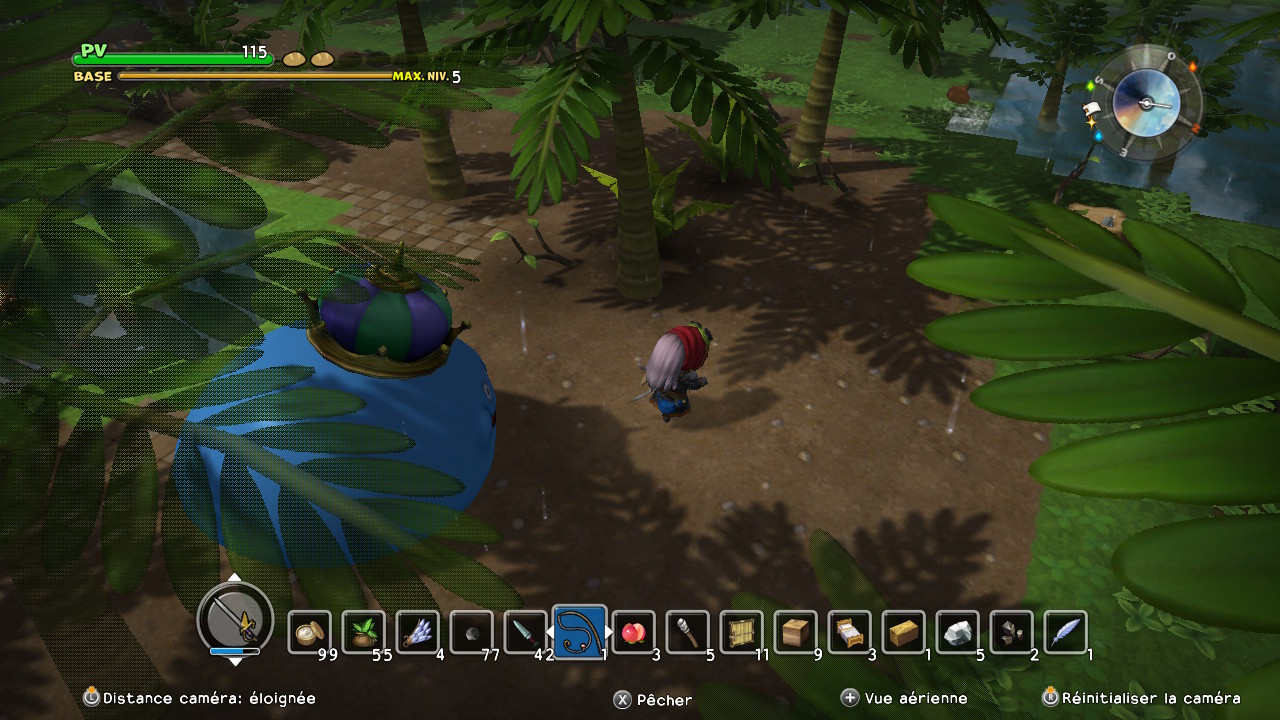Select the torch hotbar slot
This screenshot has width=1280, height=720.
coord(687,632)
